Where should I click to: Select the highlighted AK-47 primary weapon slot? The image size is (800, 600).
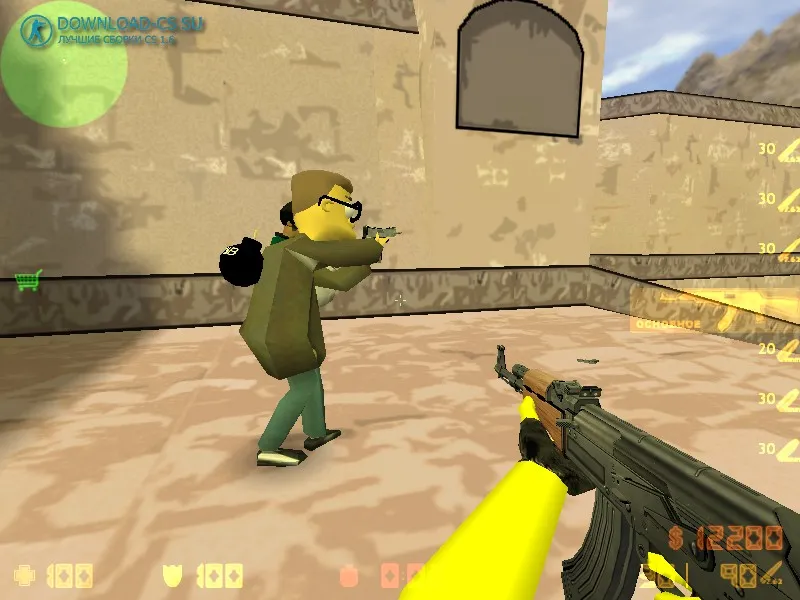(x=715, y=309)
